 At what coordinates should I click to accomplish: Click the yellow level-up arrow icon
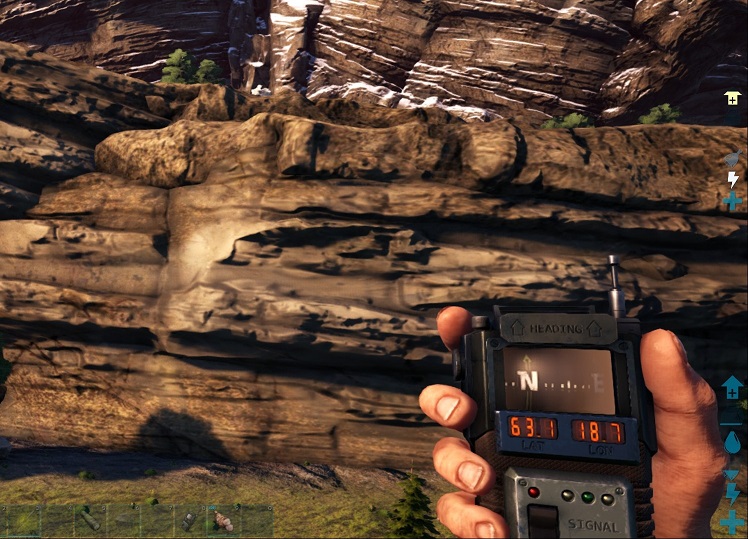pyautogui.click(x=732, y=98)
